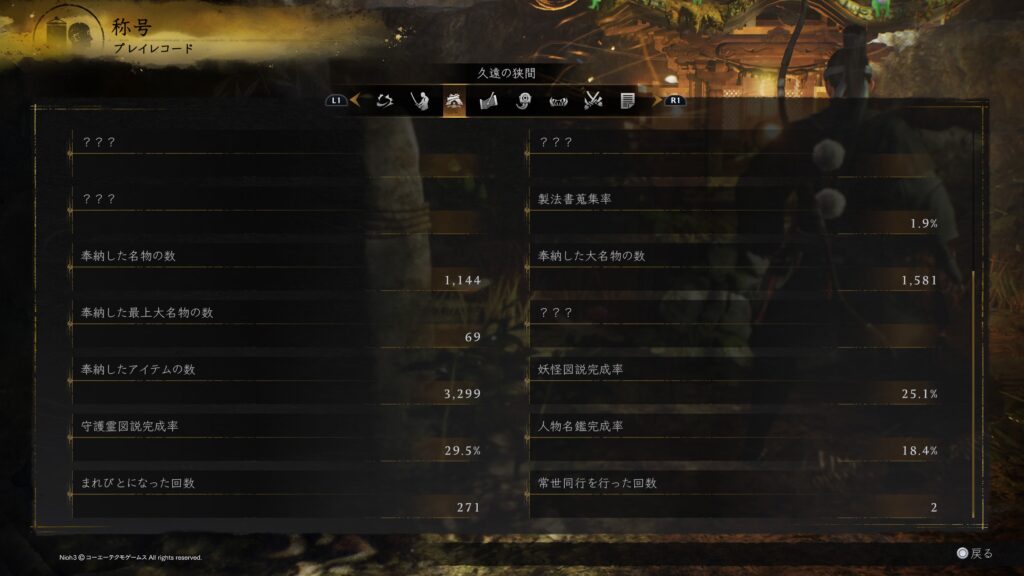Choose the 奉納した大名物の数 record row

click(x=737, y=268)
